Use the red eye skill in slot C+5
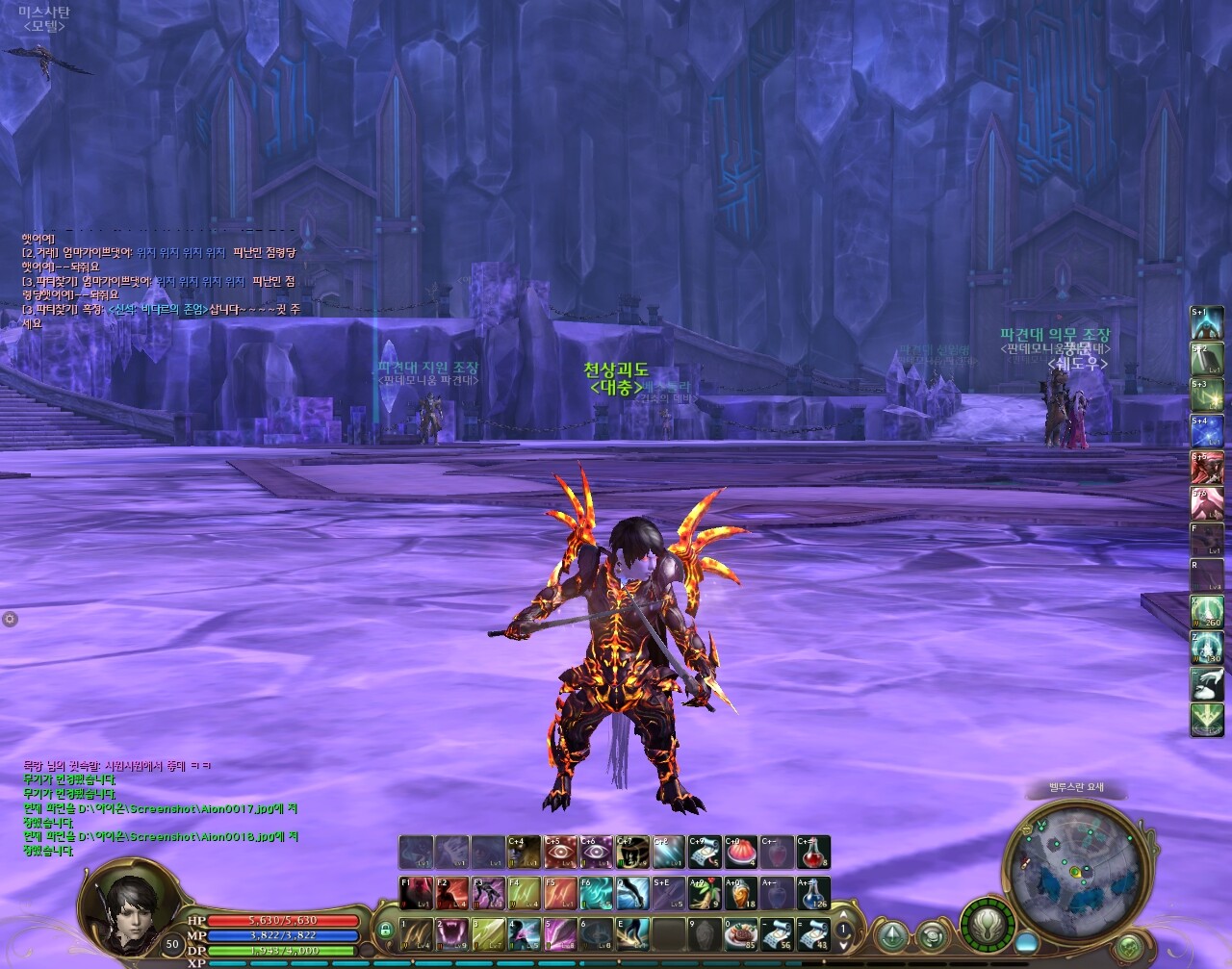The image size is (1232, 969). coord(559,853)
